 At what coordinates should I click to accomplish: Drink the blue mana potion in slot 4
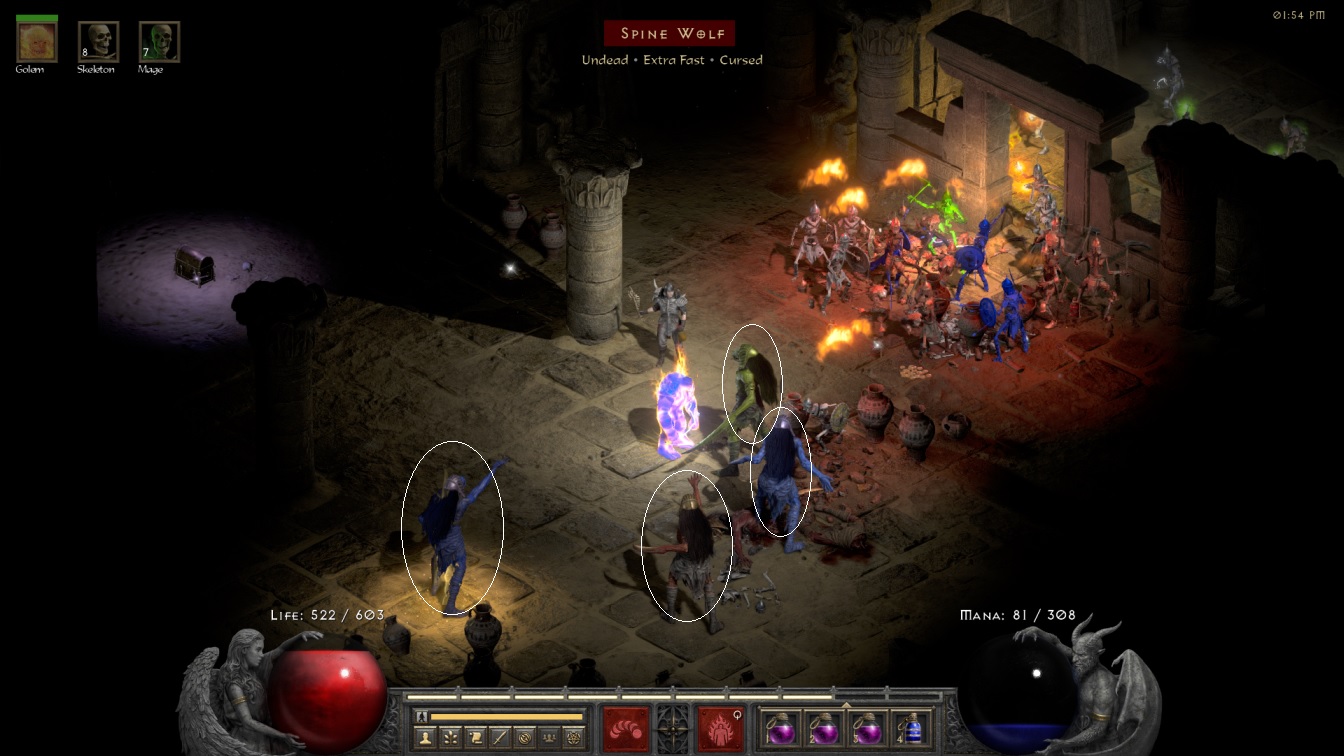[x=911, y=727]
